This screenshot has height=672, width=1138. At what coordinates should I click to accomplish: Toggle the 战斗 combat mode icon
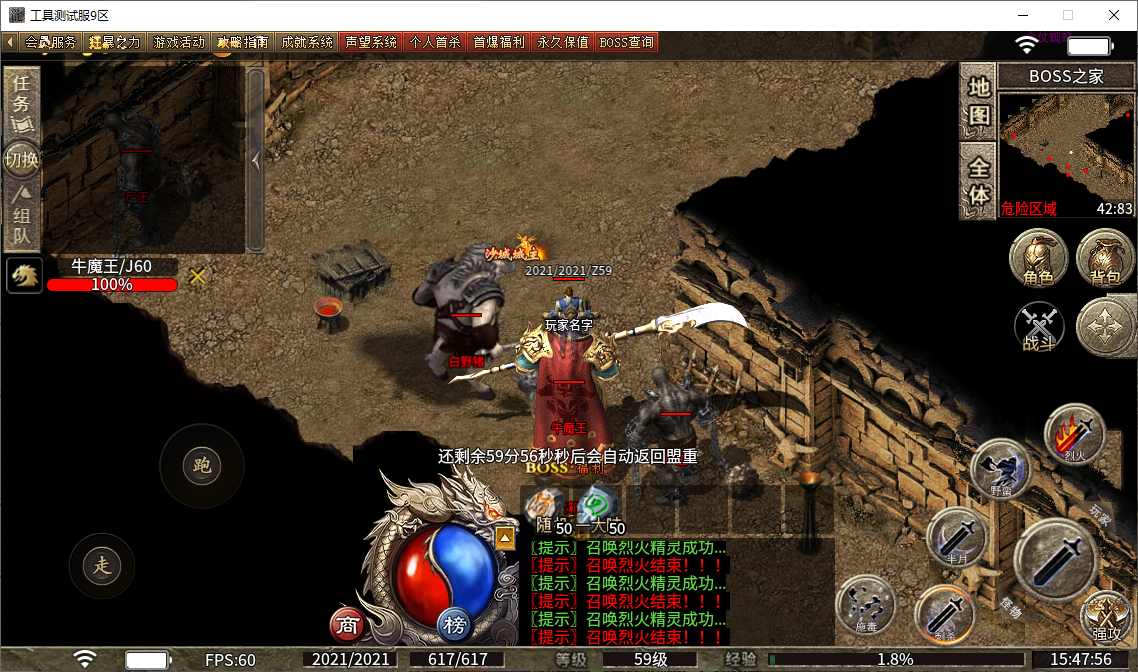click(x=1040, y=327)
